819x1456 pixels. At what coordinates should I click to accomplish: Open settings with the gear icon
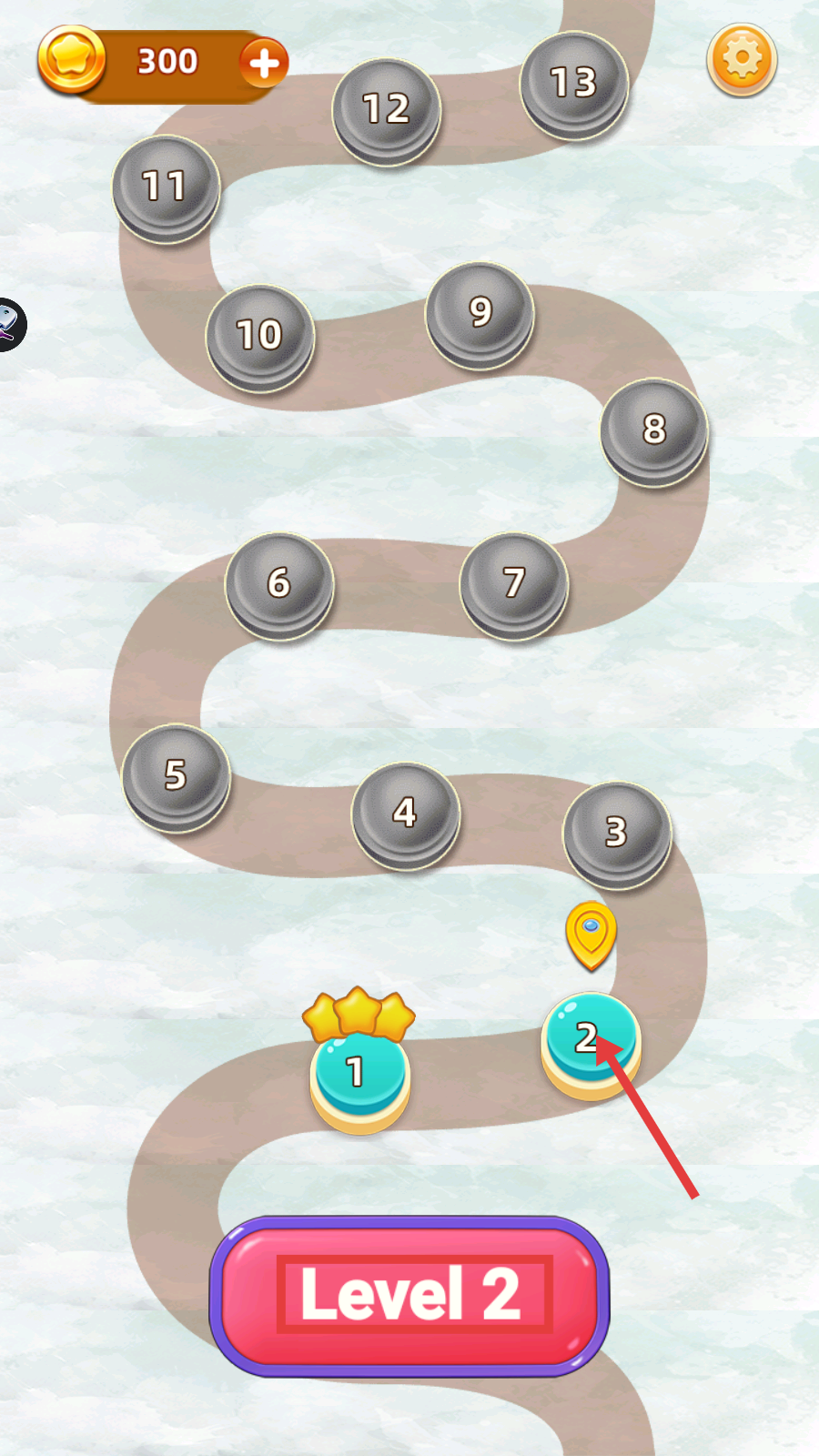[742, 59]
